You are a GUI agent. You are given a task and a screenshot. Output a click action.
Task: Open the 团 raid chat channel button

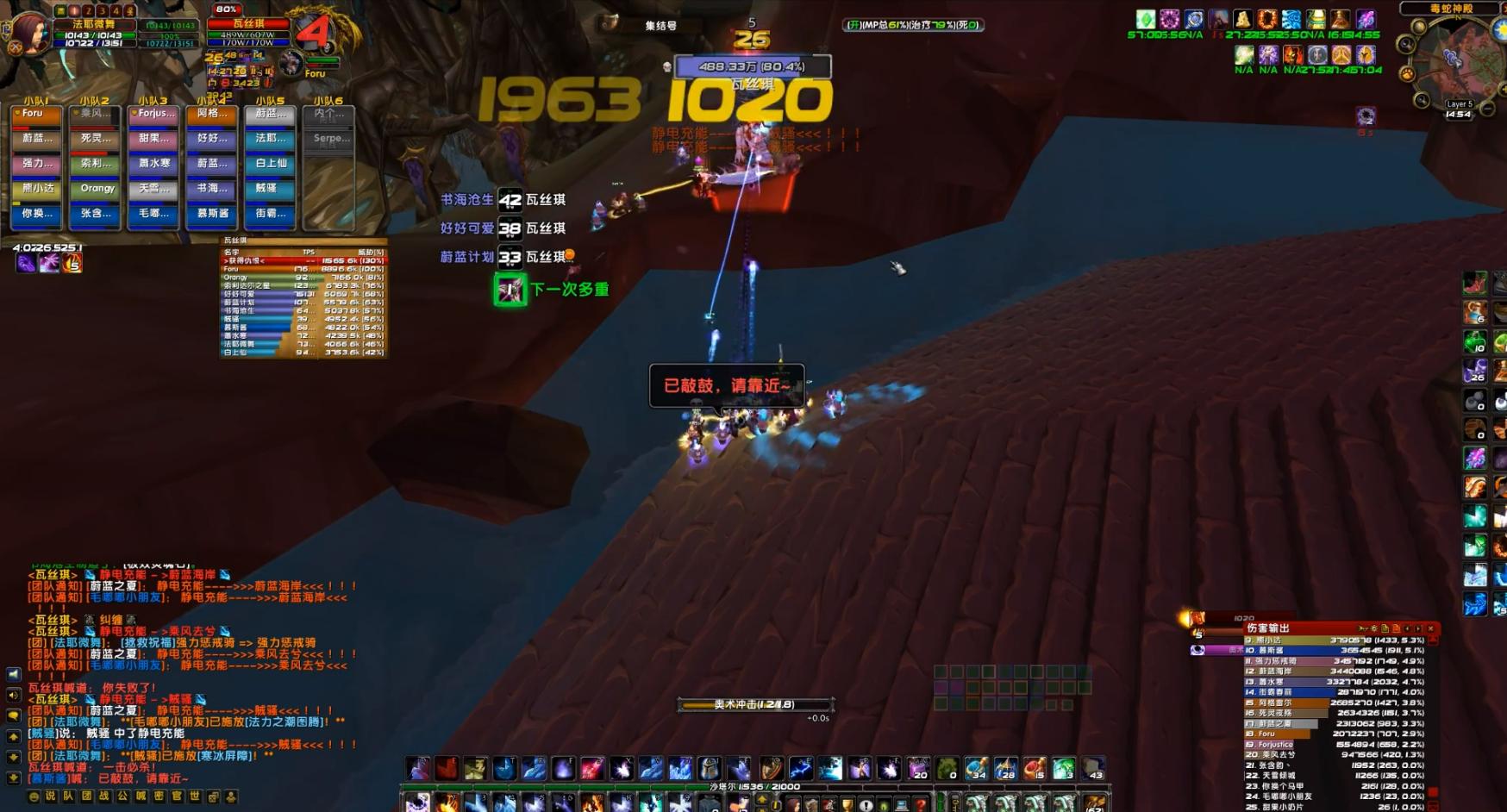87,796
